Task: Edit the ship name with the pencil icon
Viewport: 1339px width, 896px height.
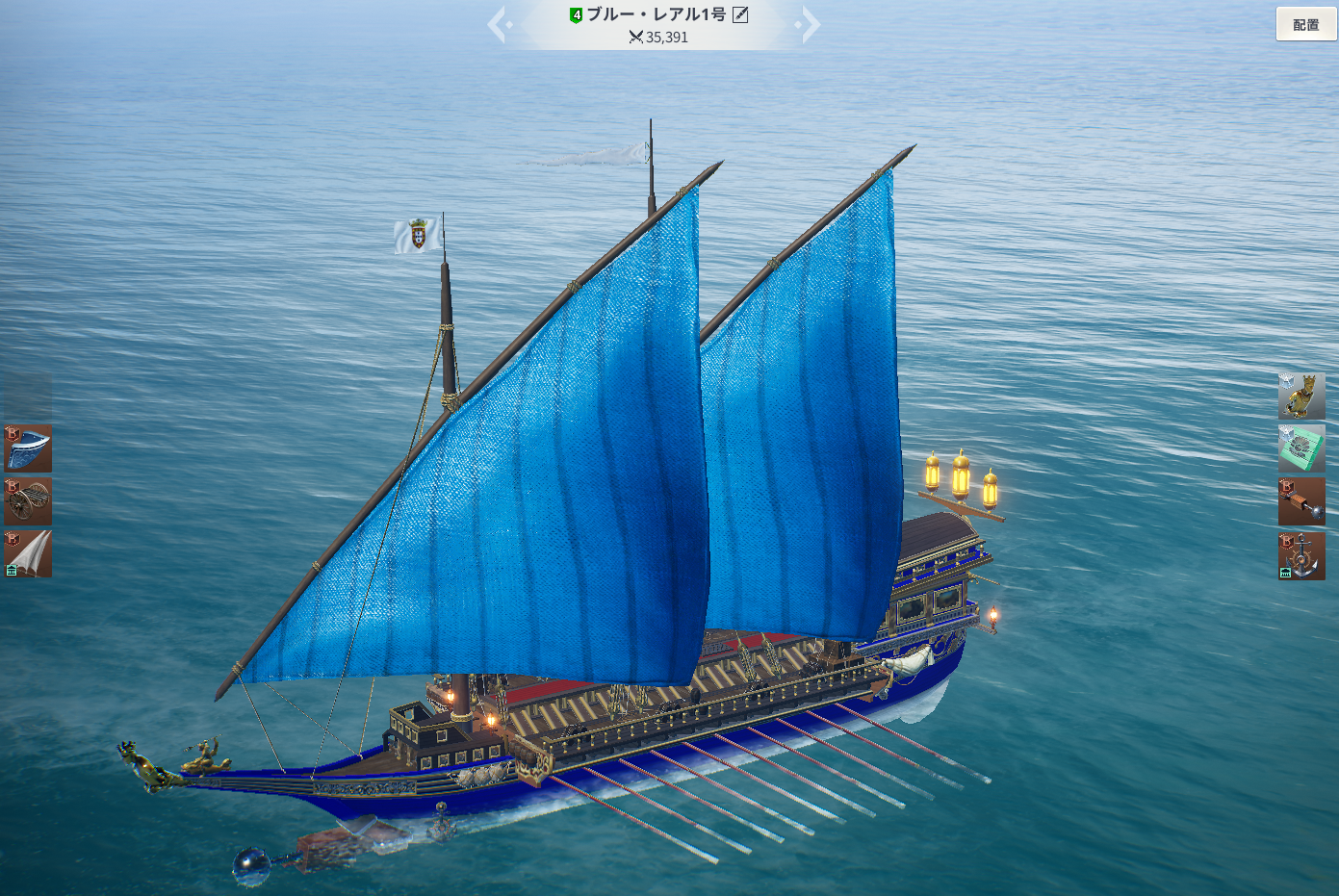Action: (740, 14)
